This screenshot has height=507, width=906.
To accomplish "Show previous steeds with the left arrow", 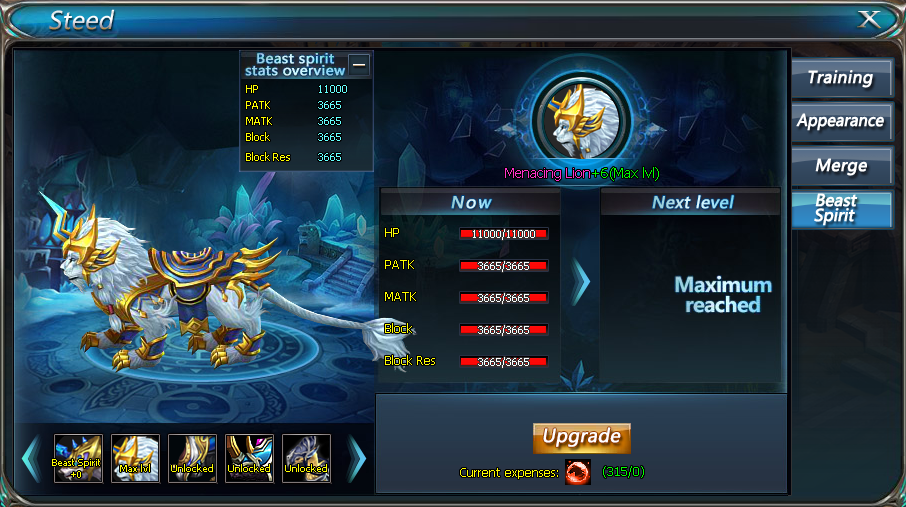I will (30, 459).
